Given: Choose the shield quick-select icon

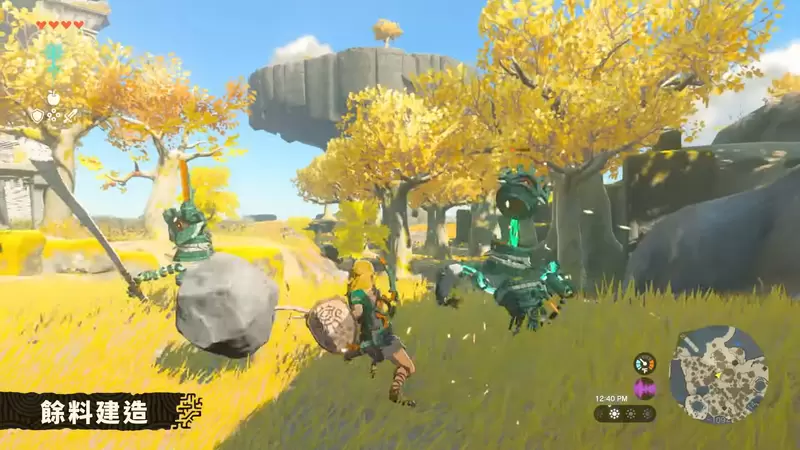Looking at the screenshot, I should click(37, 116).
